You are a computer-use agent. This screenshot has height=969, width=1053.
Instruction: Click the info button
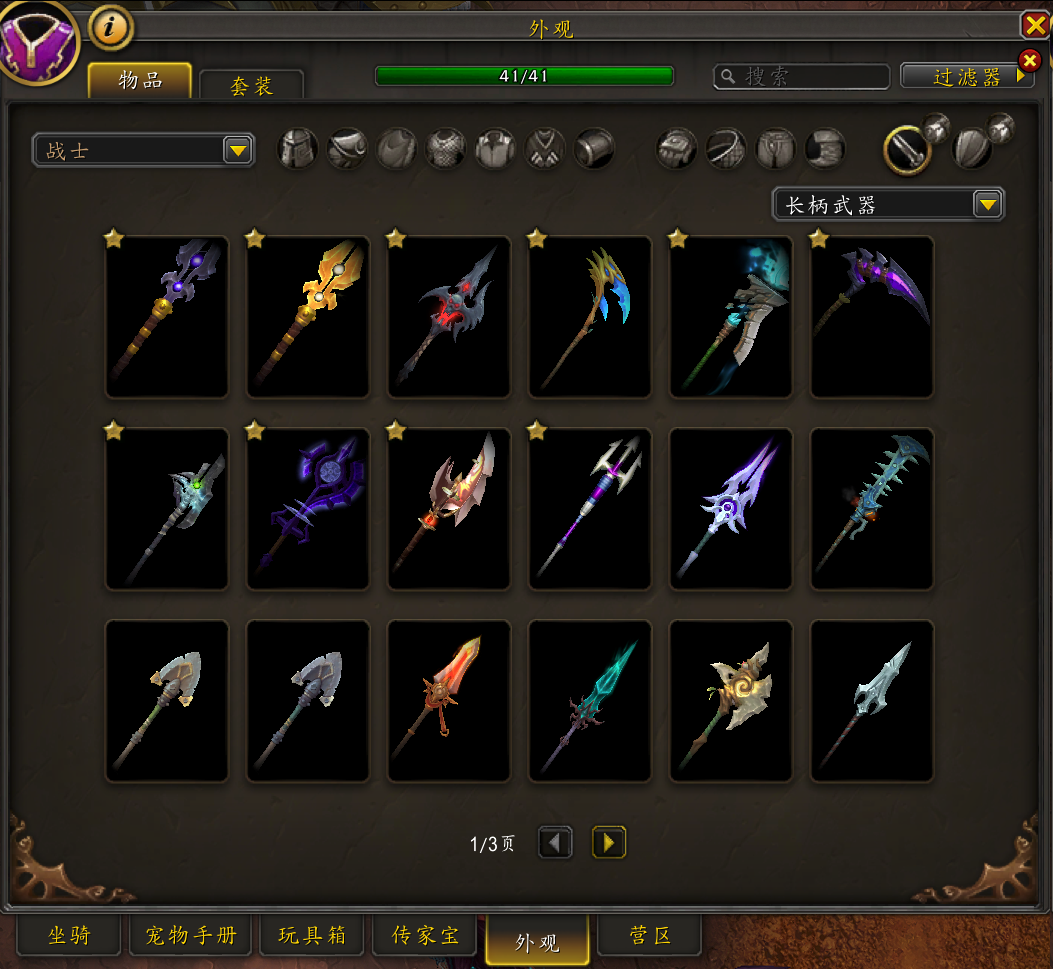tap(111, 28)
